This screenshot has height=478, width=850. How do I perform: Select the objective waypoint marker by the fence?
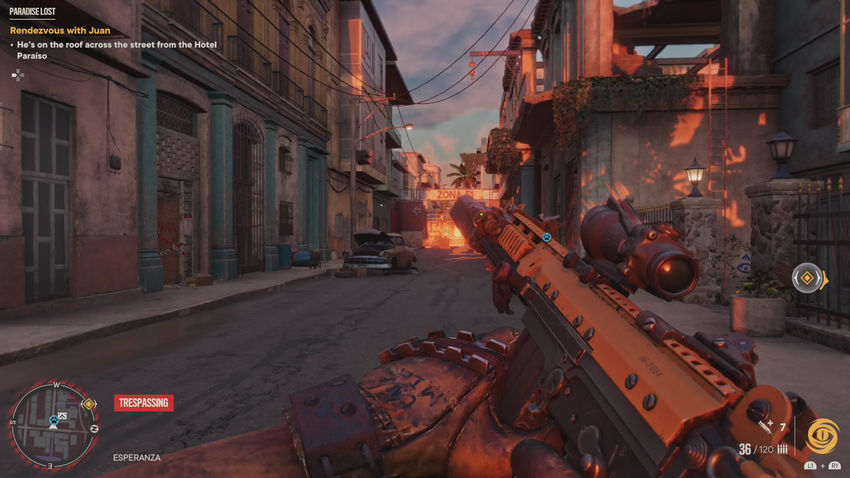(808, 279)
